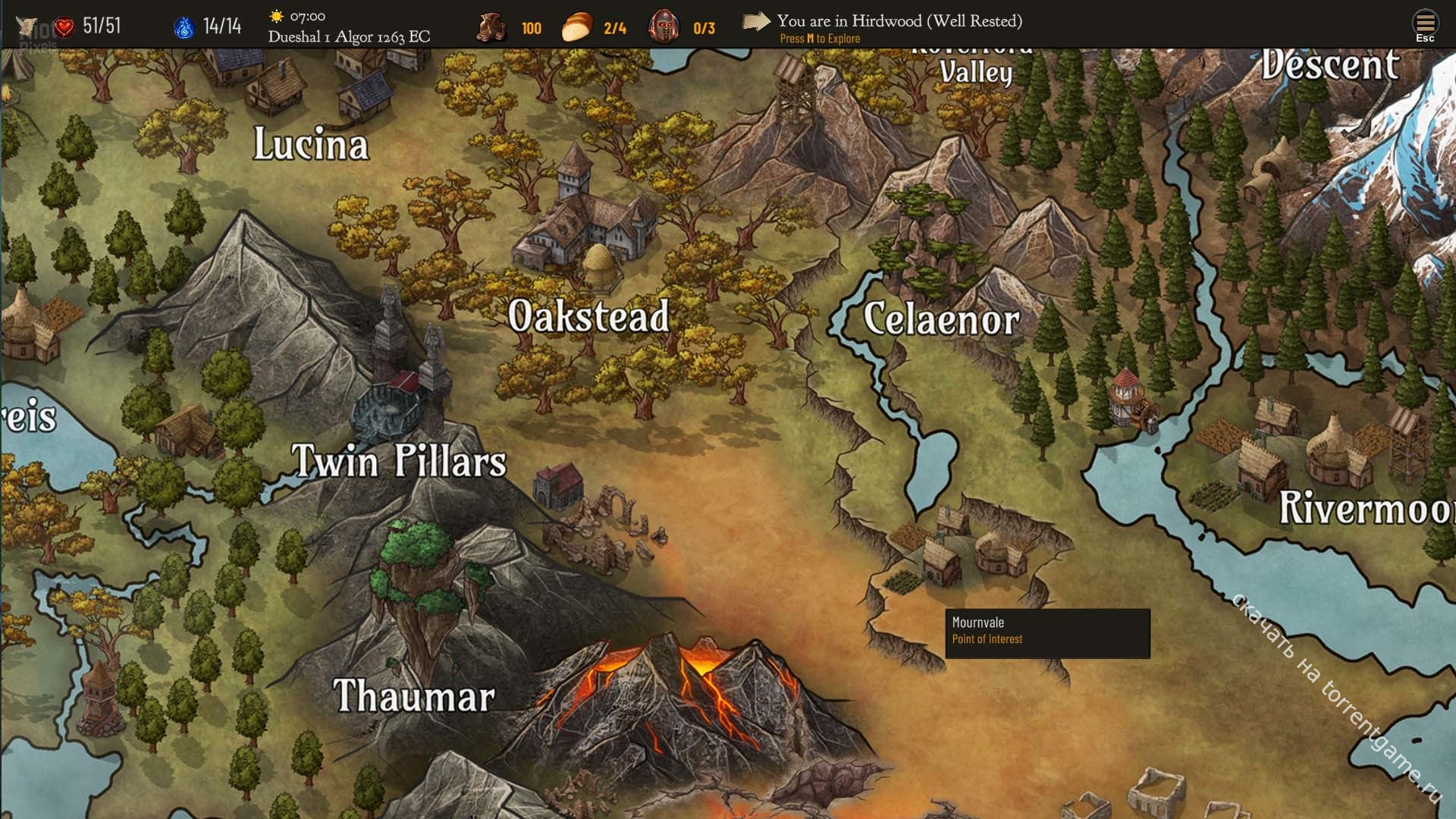Choose Lucina on the world map
Viewport: 1456px width, 819px height.
click(311, 144)
